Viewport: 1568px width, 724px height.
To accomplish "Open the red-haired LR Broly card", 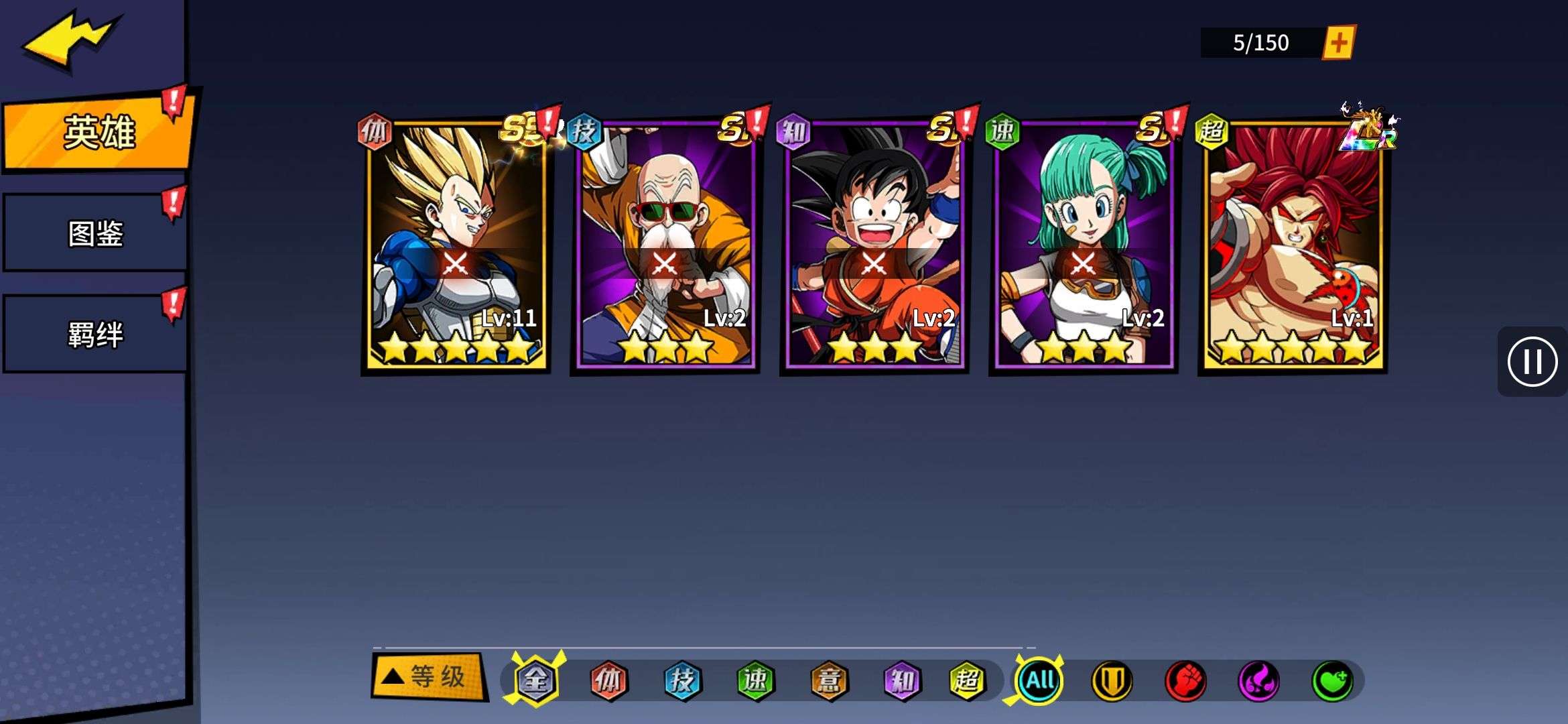I will (1293, 245).
